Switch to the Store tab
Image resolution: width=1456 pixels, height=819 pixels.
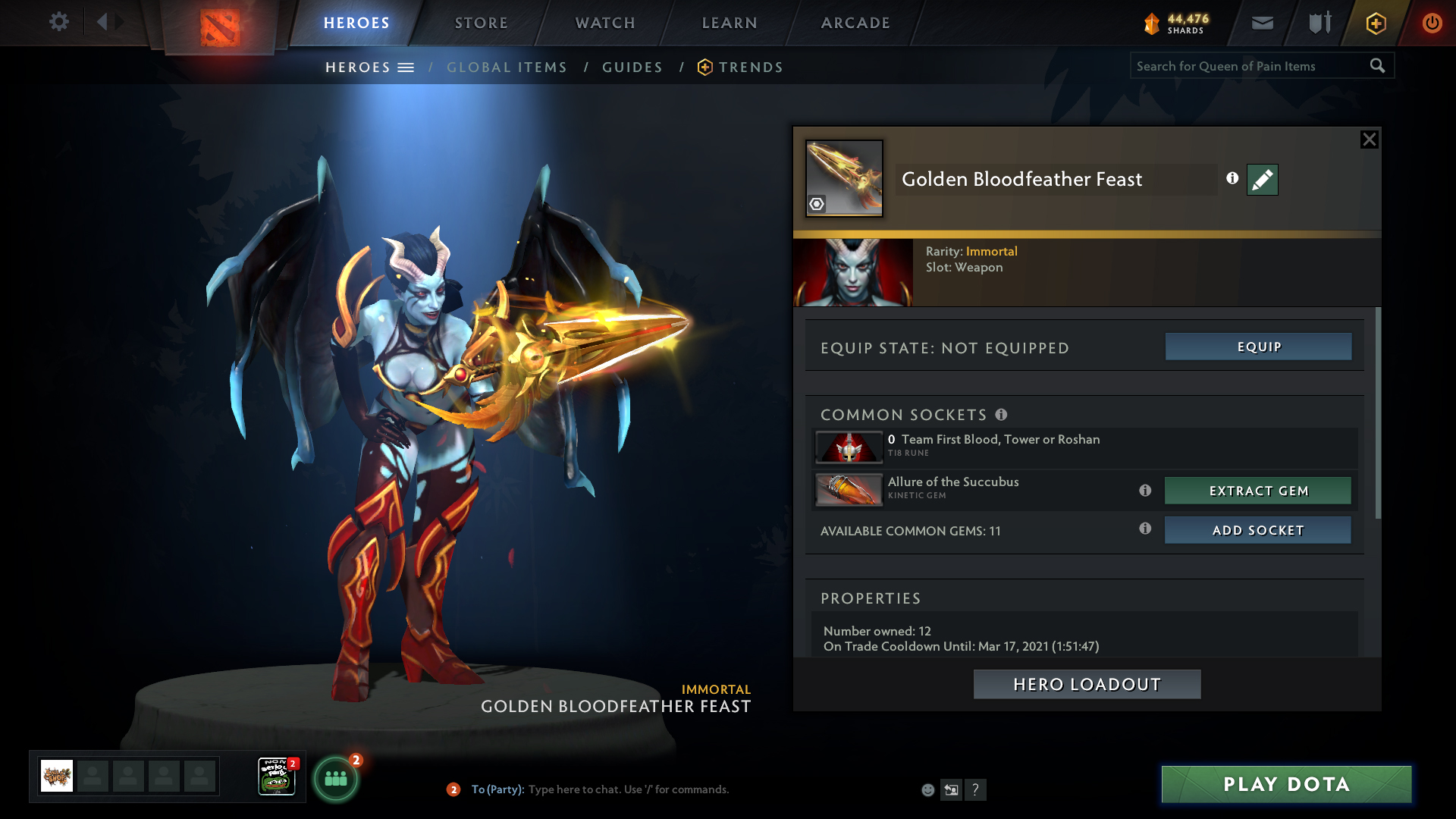[x=482, y=23]
